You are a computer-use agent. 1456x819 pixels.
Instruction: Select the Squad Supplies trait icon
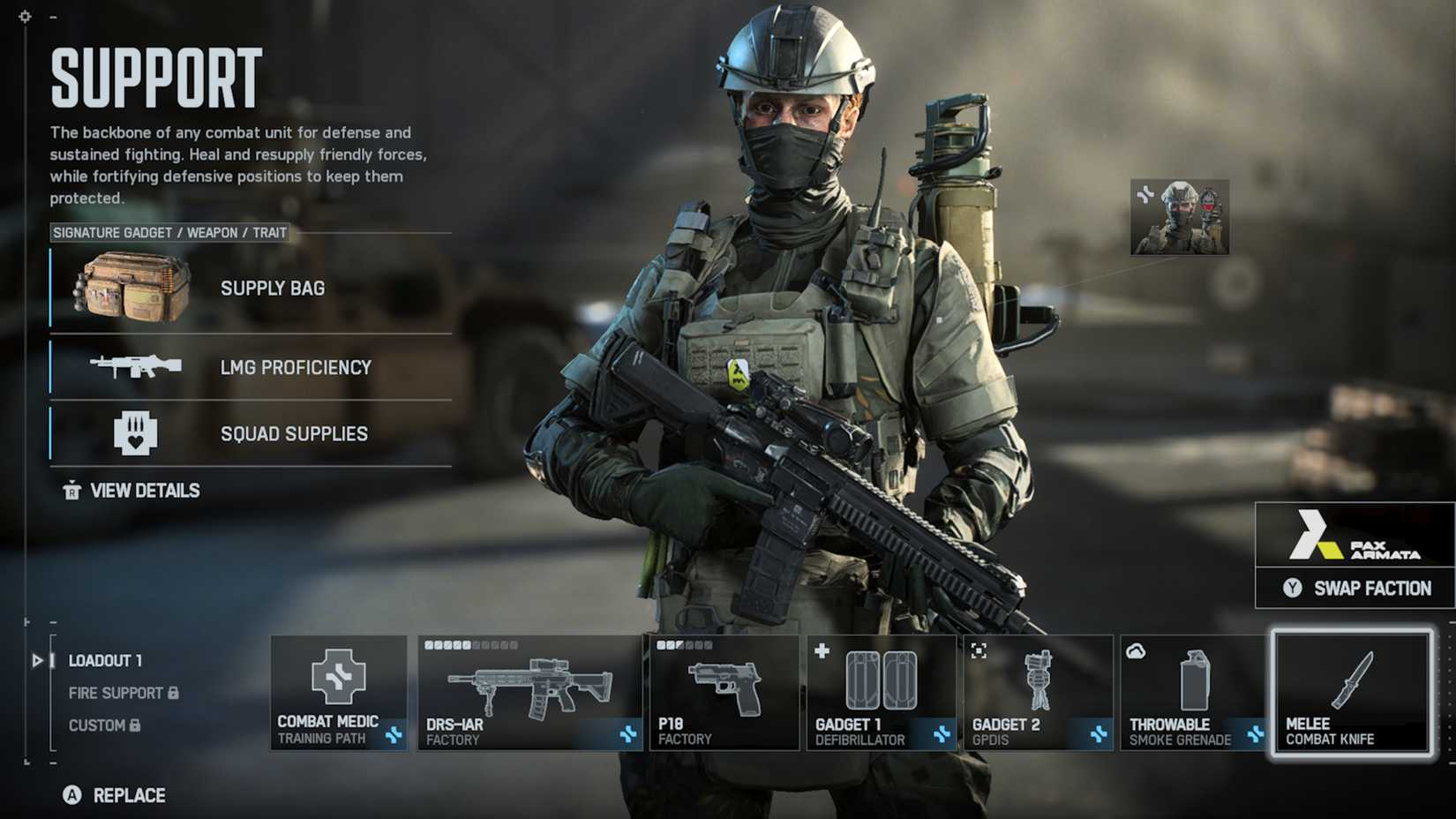137,432
